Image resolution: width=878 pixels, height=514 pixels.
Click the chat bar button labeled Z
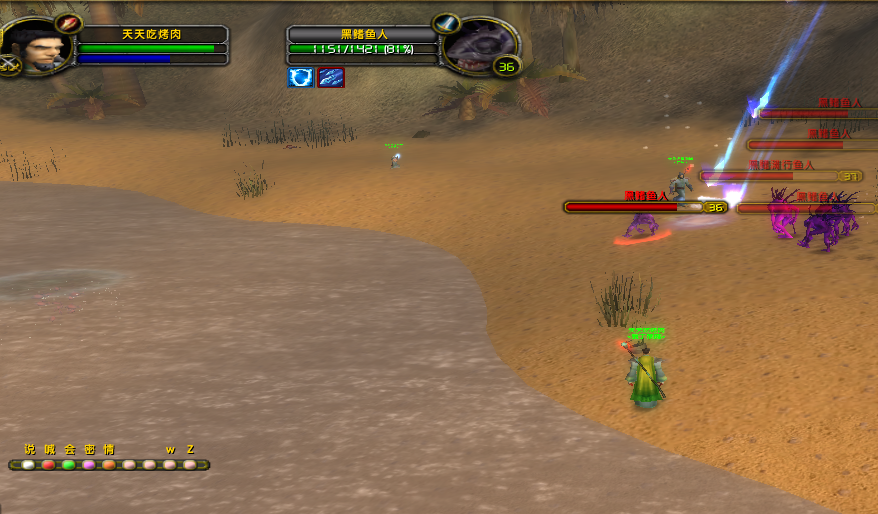(190, 465)
